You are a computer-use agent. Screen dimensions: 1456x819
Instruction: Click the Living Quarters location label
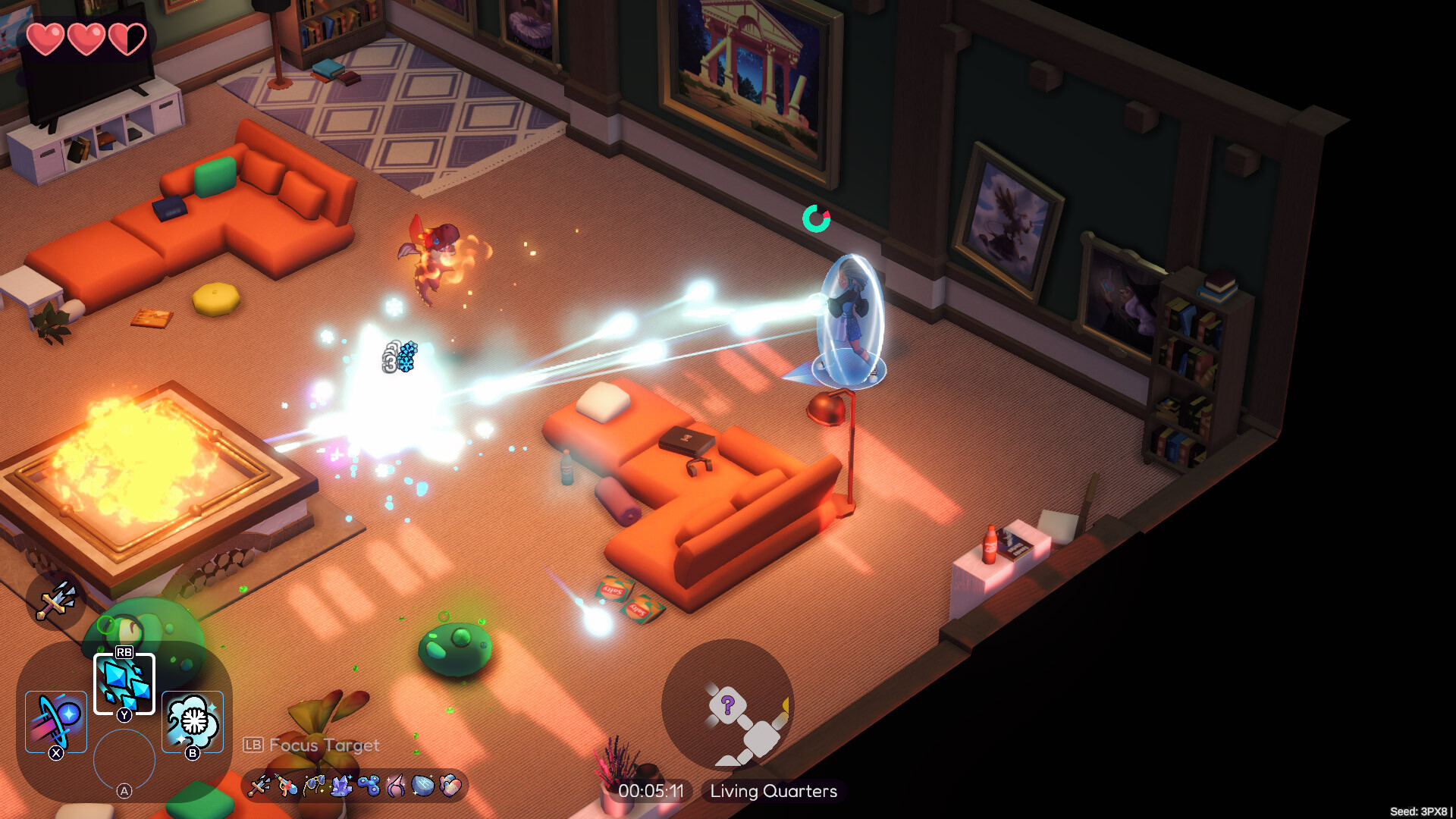point(773,791)
